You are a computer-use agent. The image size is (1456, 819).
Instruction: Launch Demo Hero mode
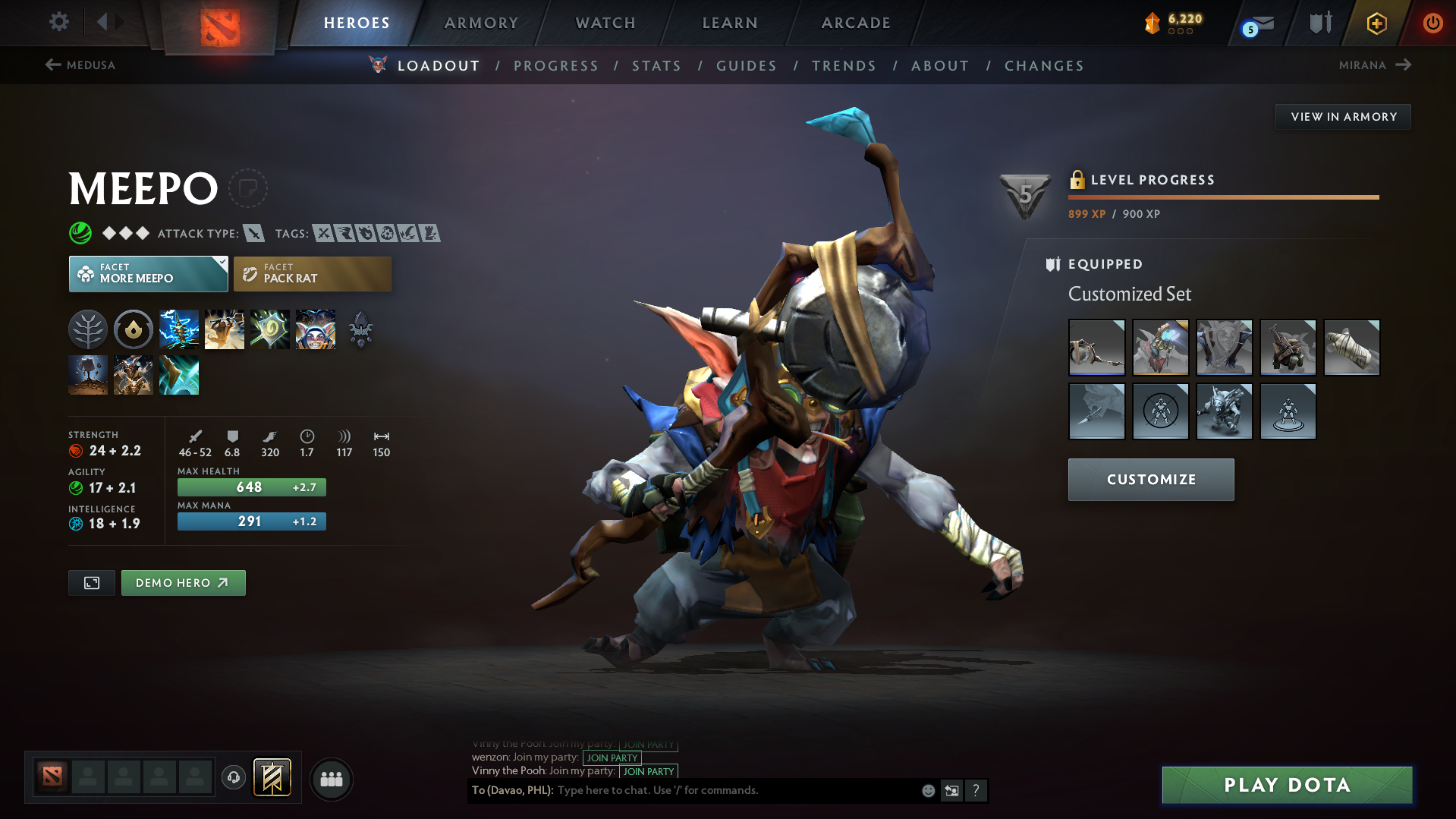(x=183, y=583)
